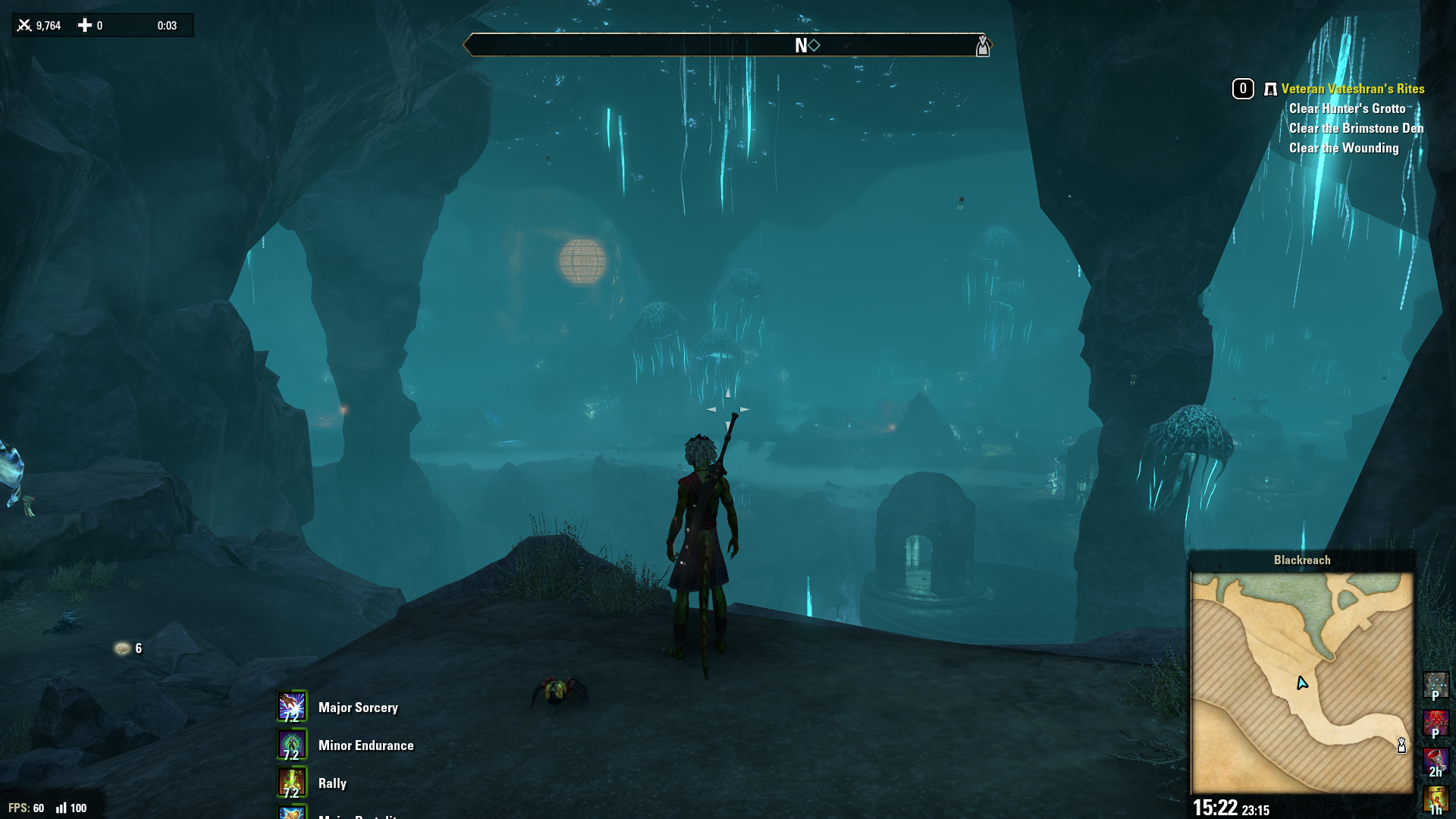The image size is (1456, 819).
Task: Click the crossed swords damage meter icon
Action: pyautogui.click(x=24, y=25)
